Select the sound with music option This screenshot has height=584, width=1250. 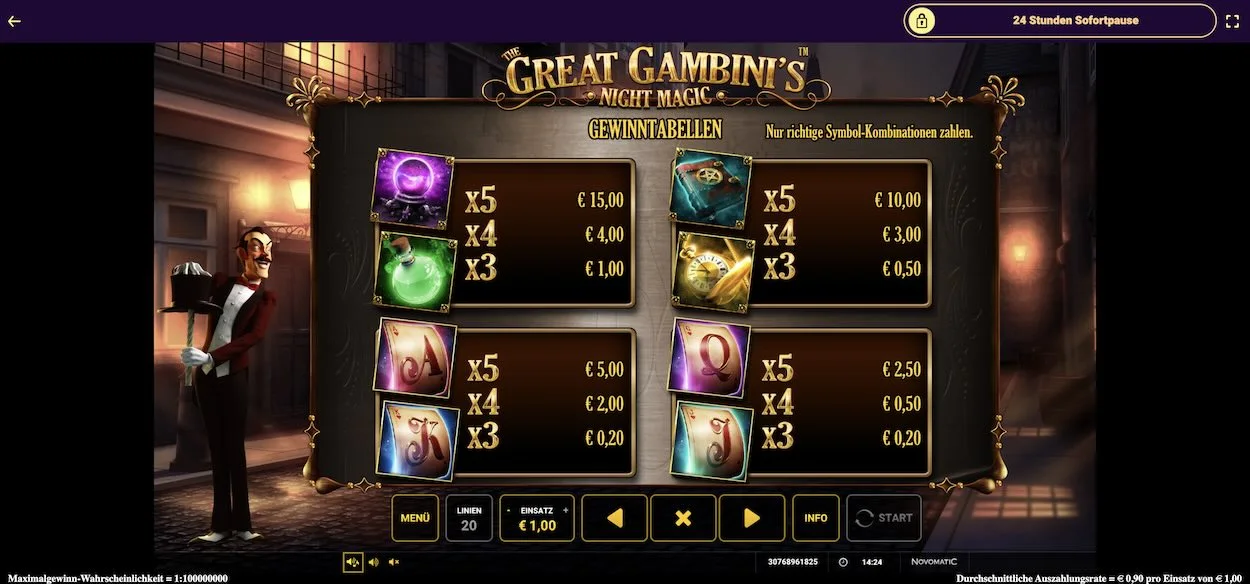point(352,562)
